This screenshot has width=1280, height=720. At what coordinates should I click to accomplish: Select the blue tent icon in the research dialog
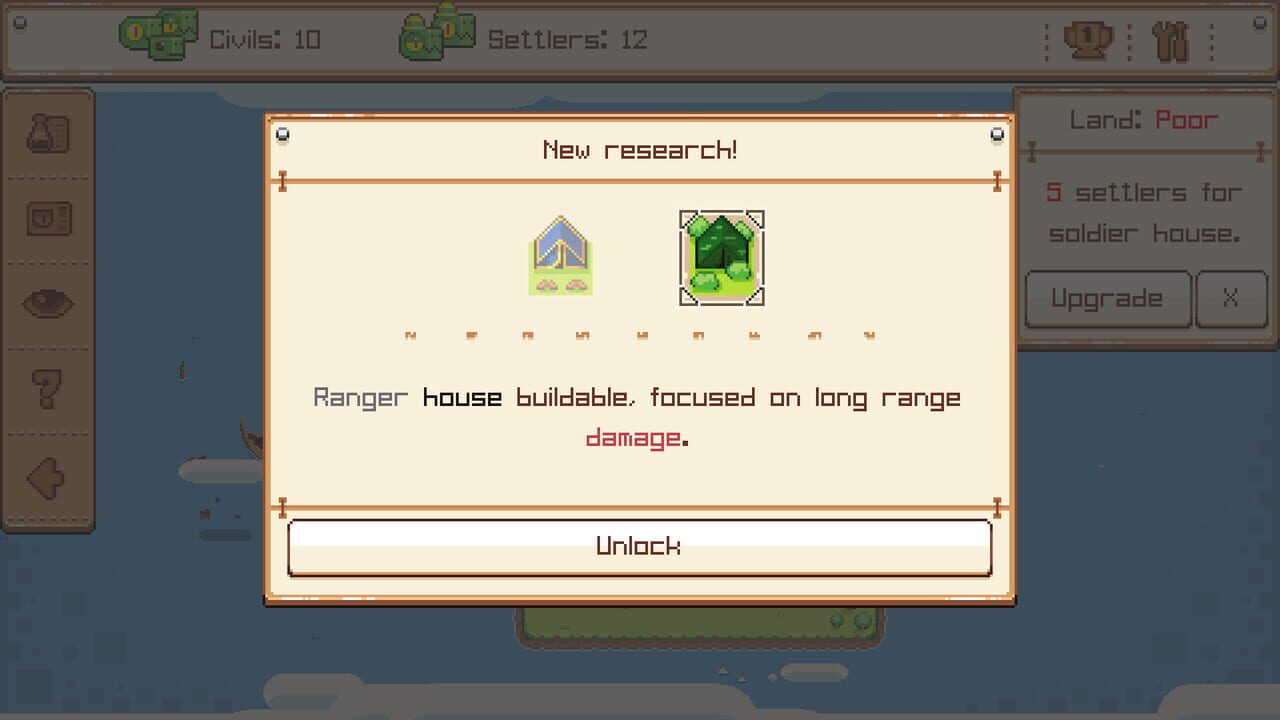[x=561, y=258]
